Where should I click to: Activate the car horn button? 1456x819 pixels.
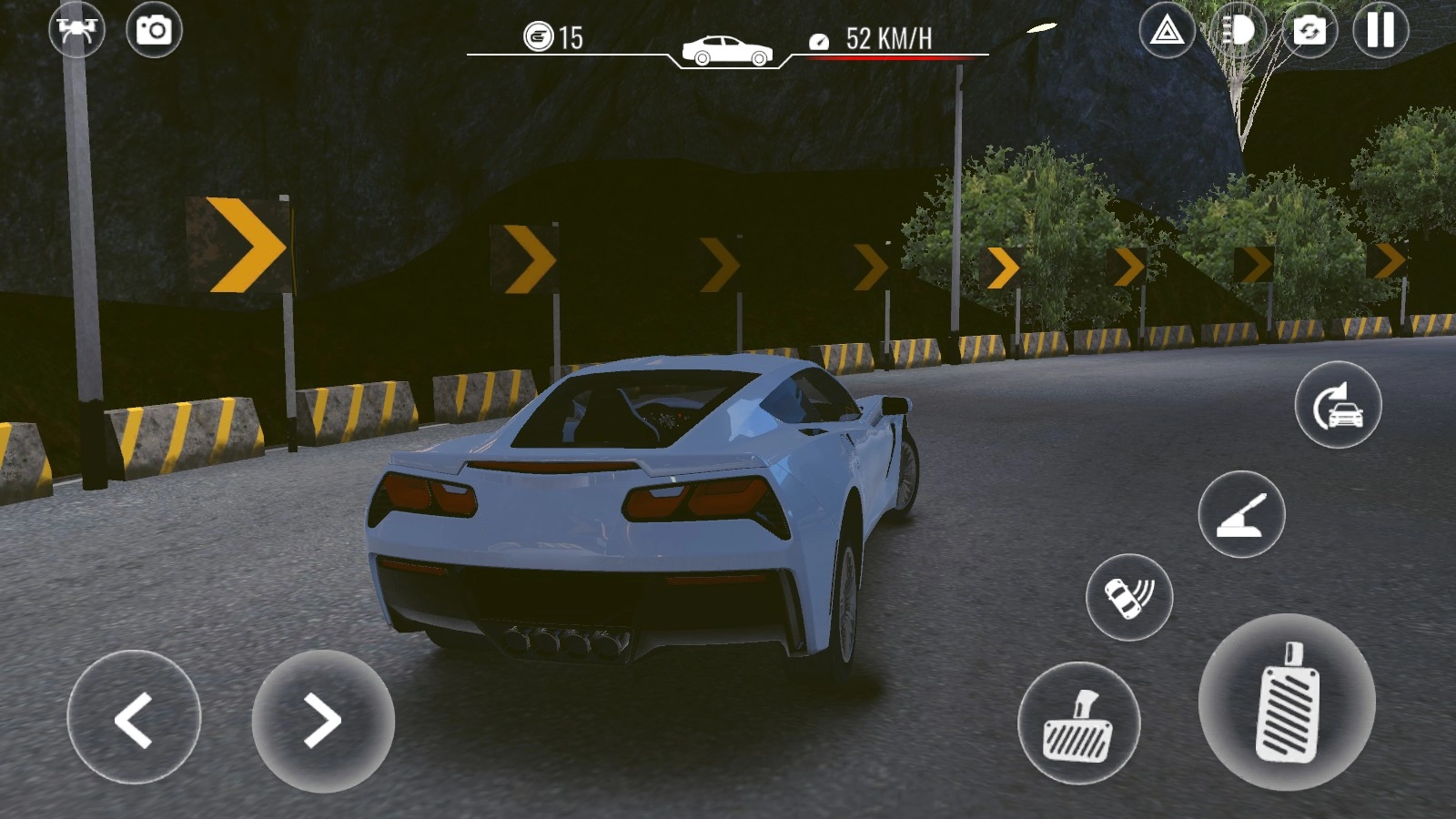point(1128,597)
